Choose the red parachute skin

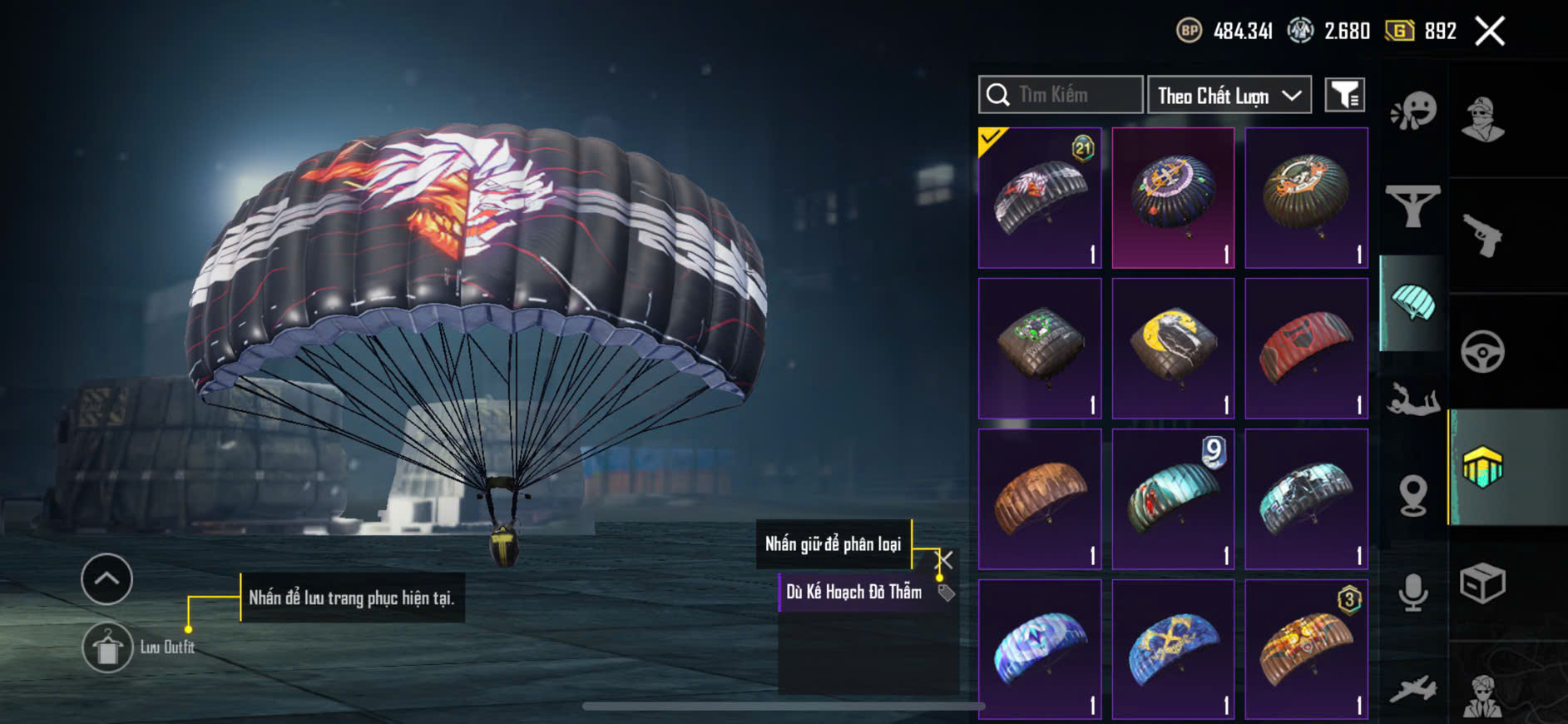1306,349
